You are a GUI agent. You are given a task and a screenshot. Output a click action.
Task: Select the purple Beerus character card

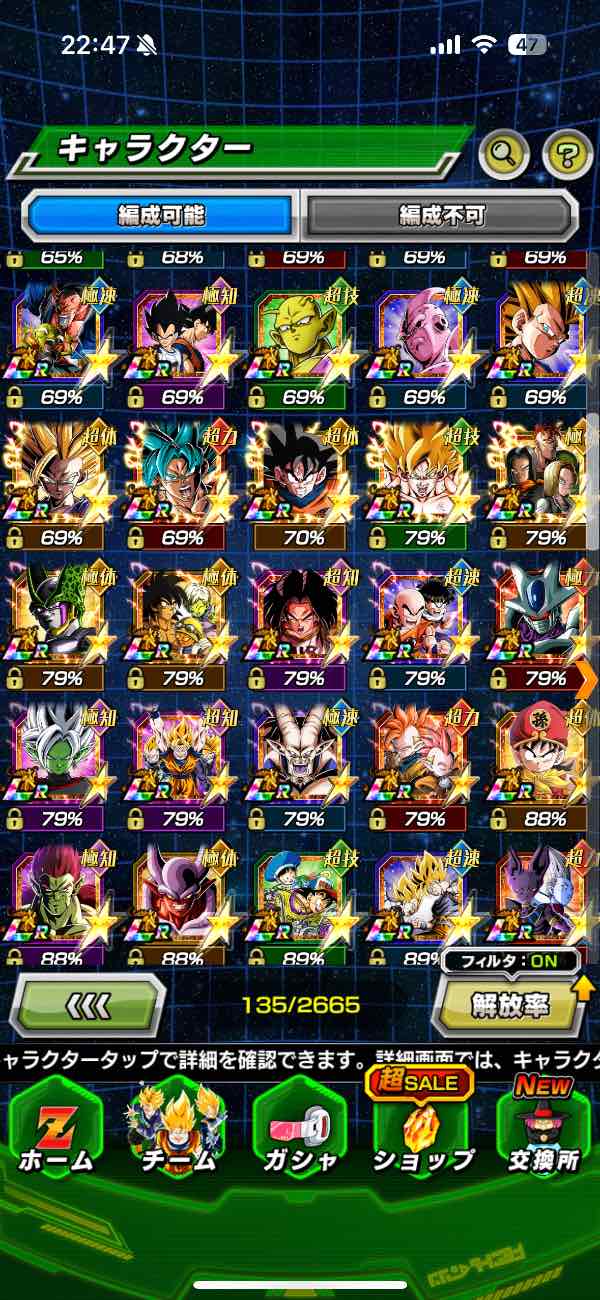click(545, 895)
